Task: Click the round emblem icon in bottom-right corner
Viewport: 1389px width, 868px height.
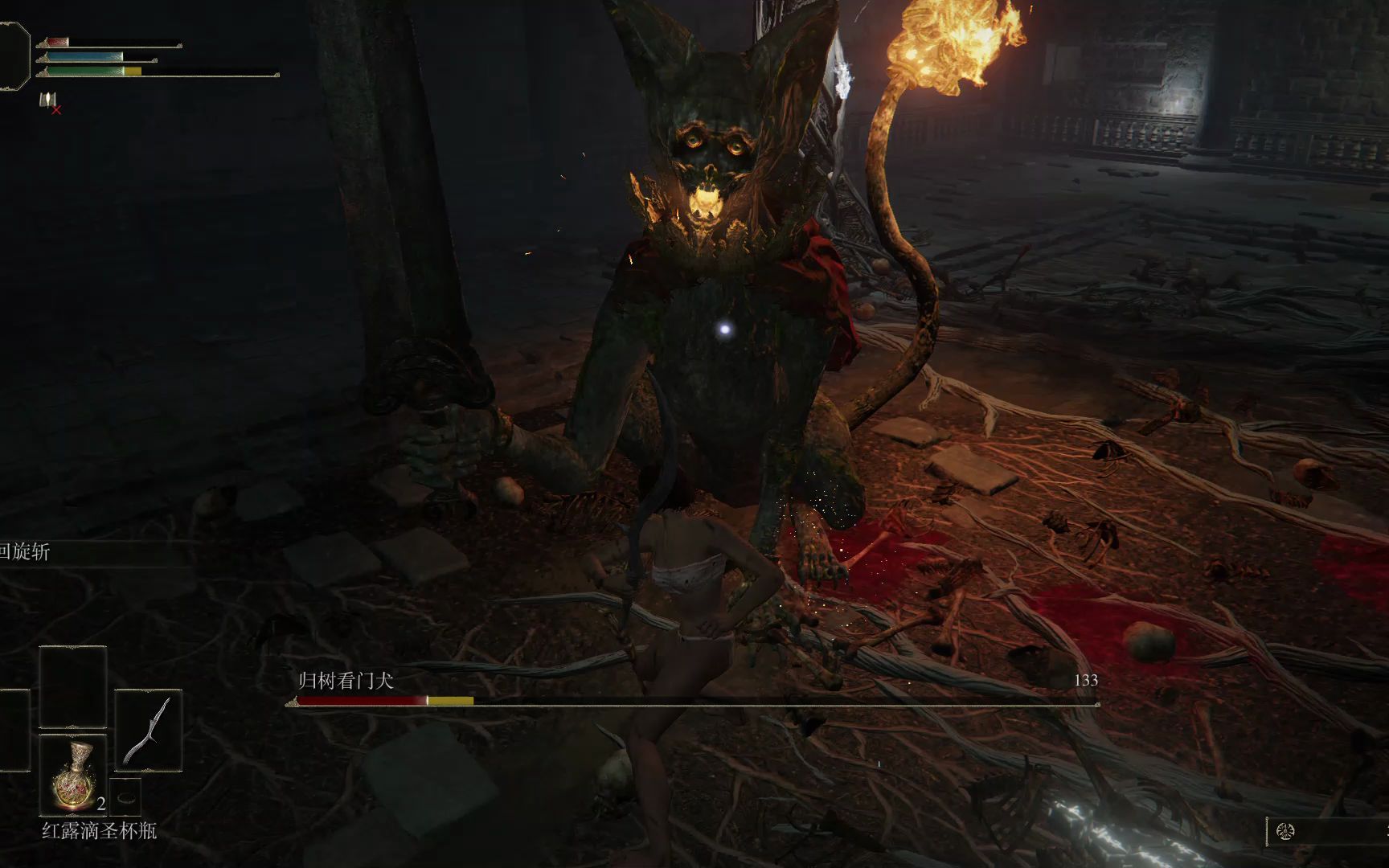Action: [1285, 832]
